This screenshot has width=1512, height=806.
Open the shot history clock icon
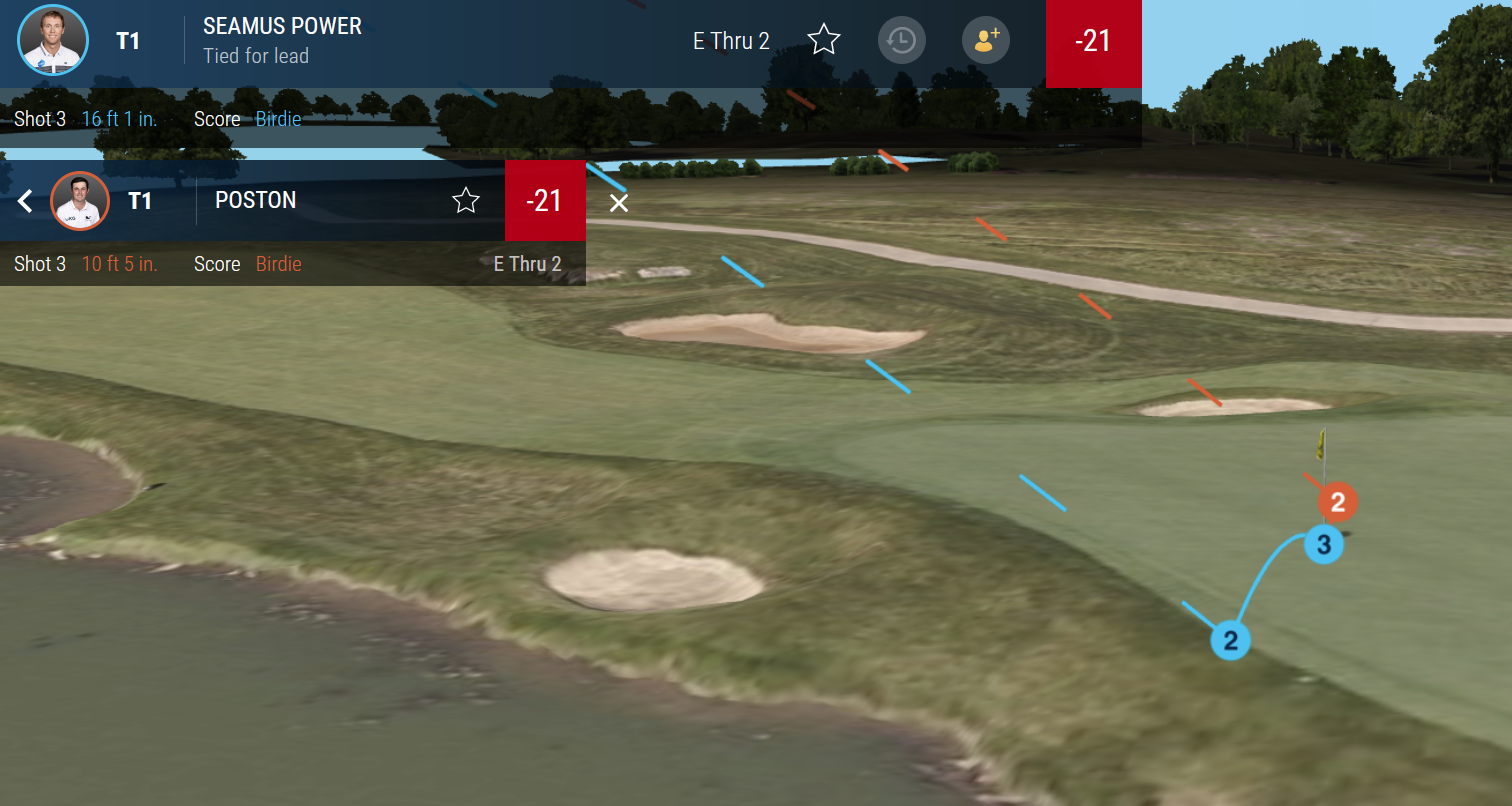(901, 40)
